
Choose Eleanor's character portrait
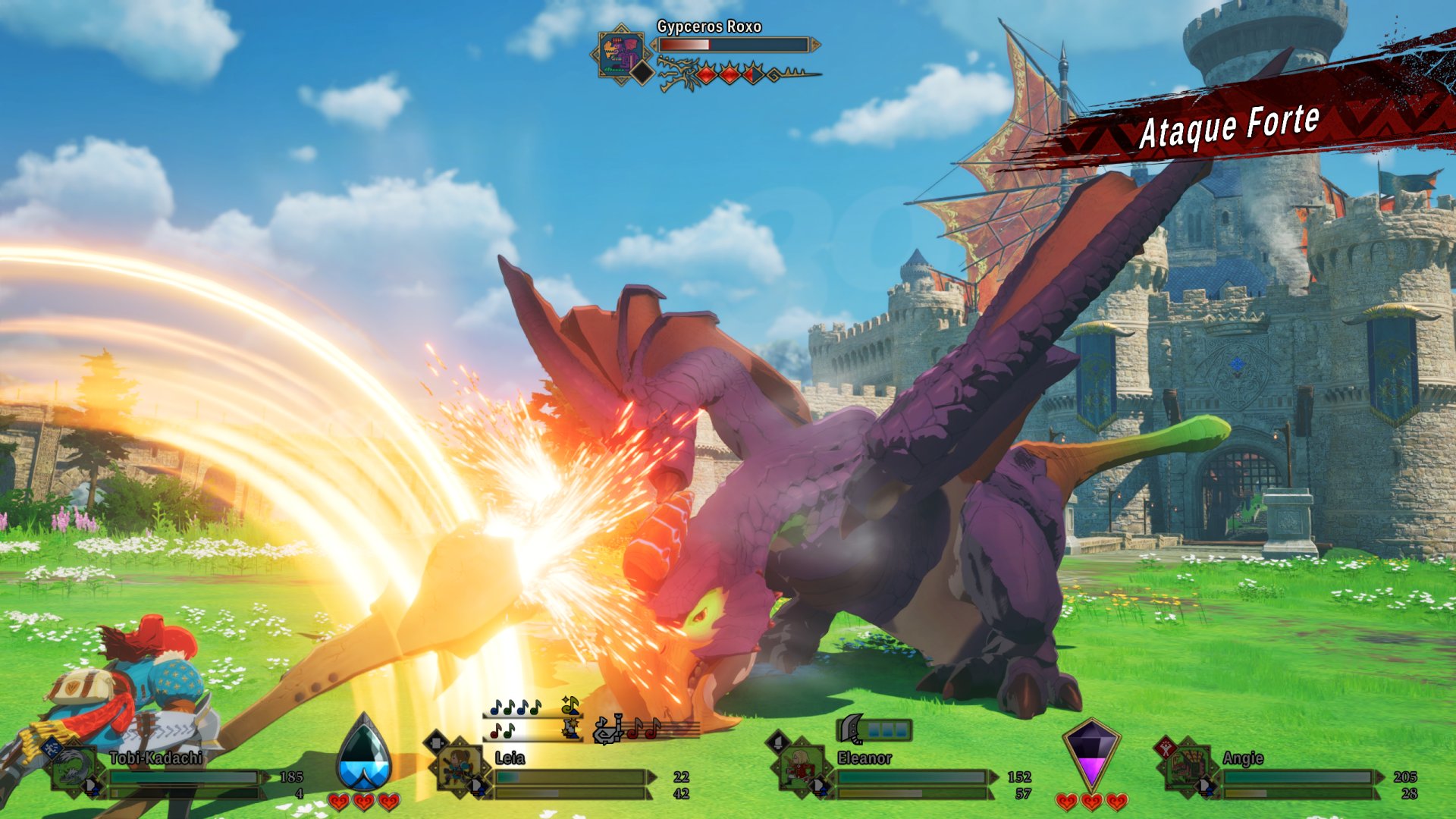(800, 767)
